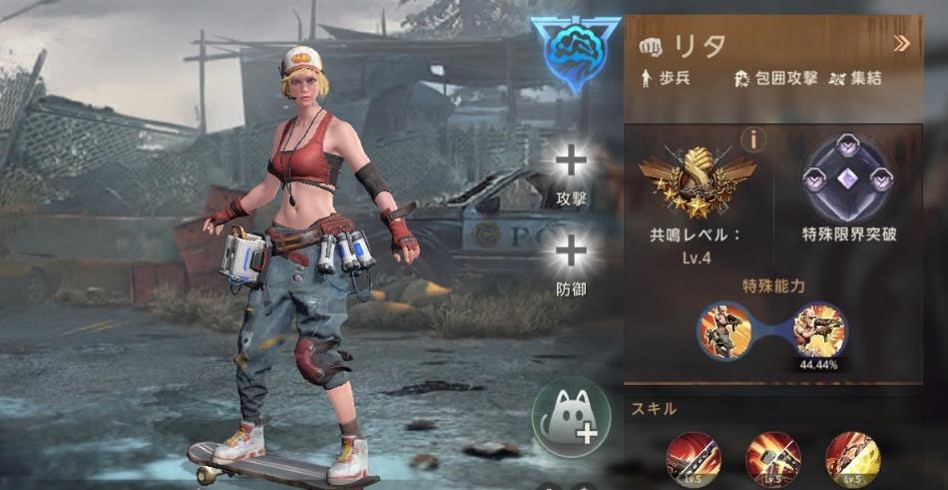Tap the plus button for 防御 (defense)
948x490 pixels.
click(x=571, y=251)
